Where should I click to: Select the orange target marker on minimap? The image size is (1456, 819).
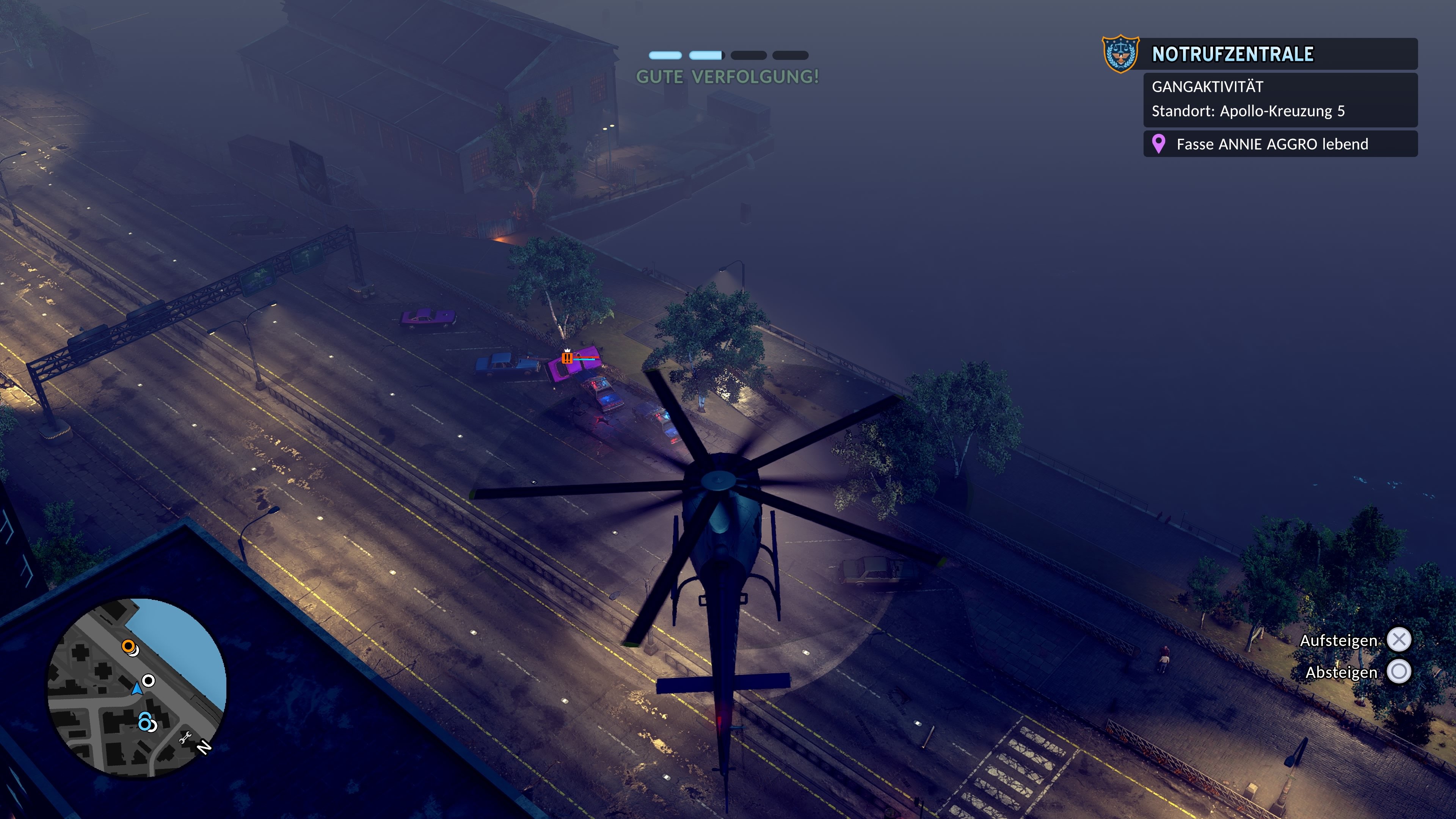click(x=129, y=646)
